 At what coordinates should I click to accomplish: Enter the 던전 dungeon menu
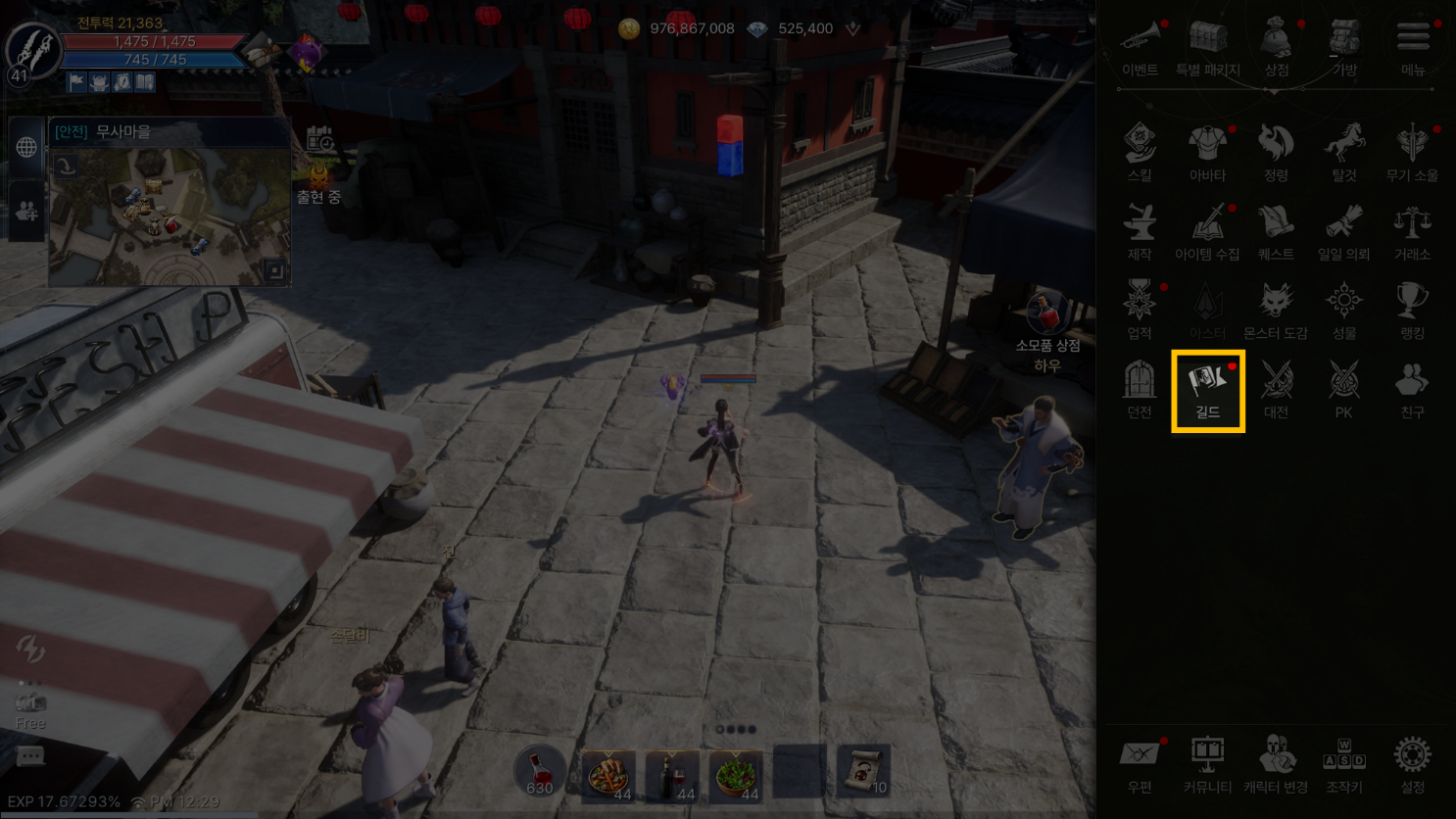[x=1140, y=389]
